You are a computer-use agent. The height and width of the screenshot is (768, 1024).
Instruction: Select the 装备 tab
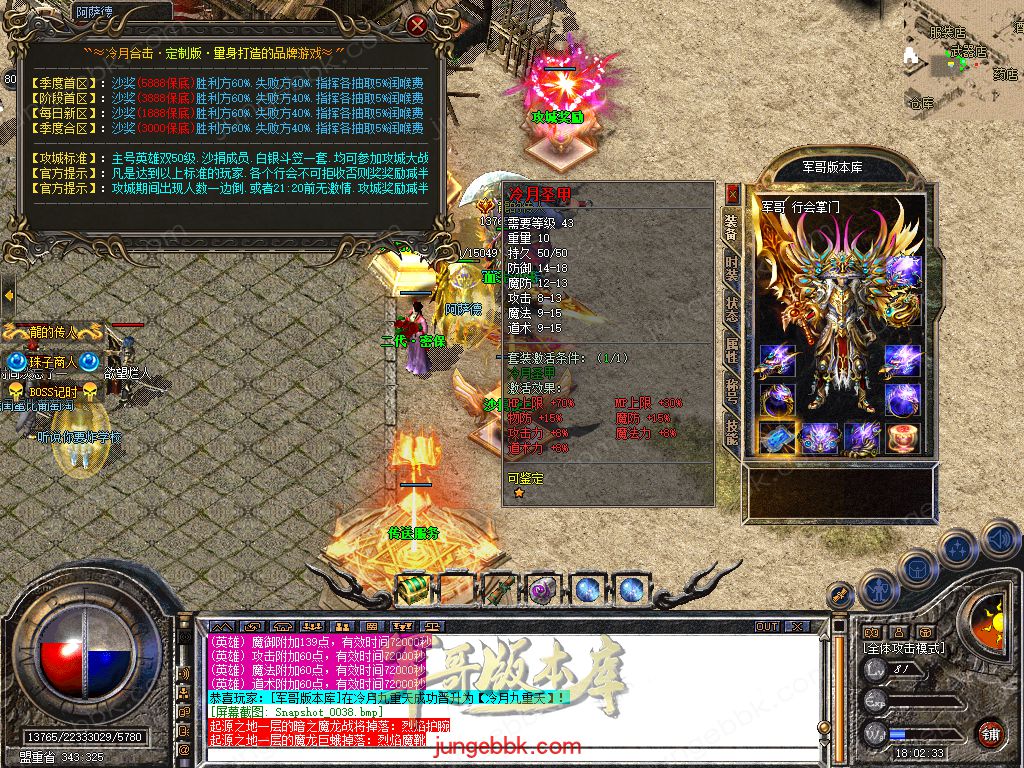pos(732,229)
